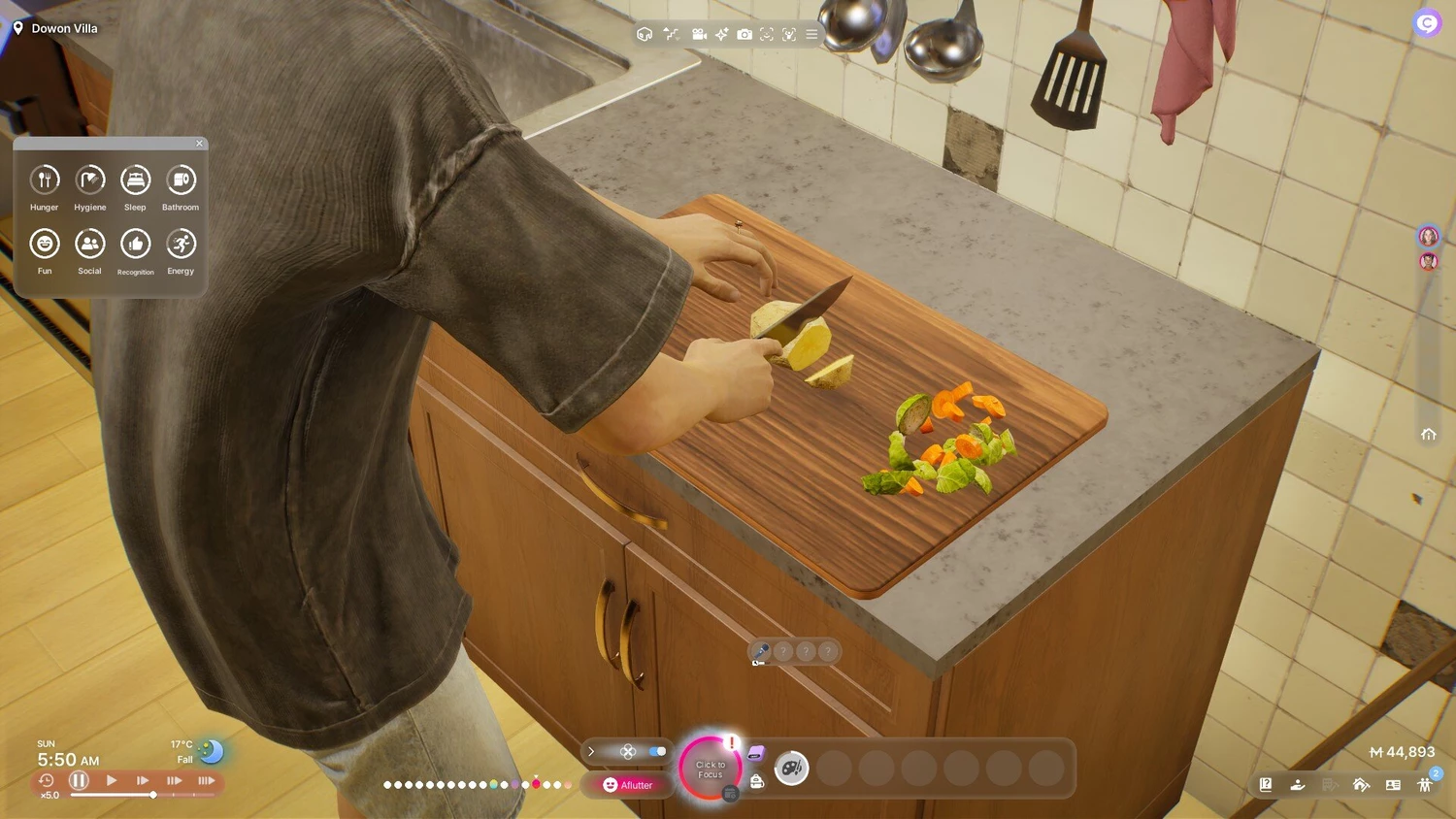Click the Aflutter emotion button

coord(628,785)
